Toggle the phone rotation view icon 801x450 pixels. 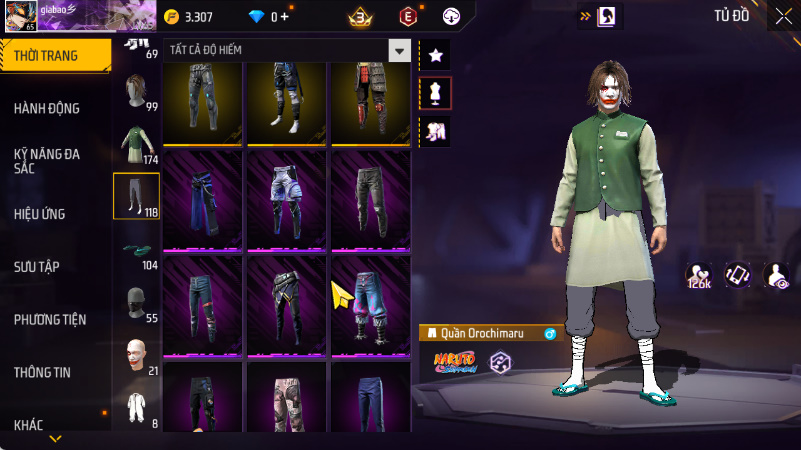coord(737,275)
